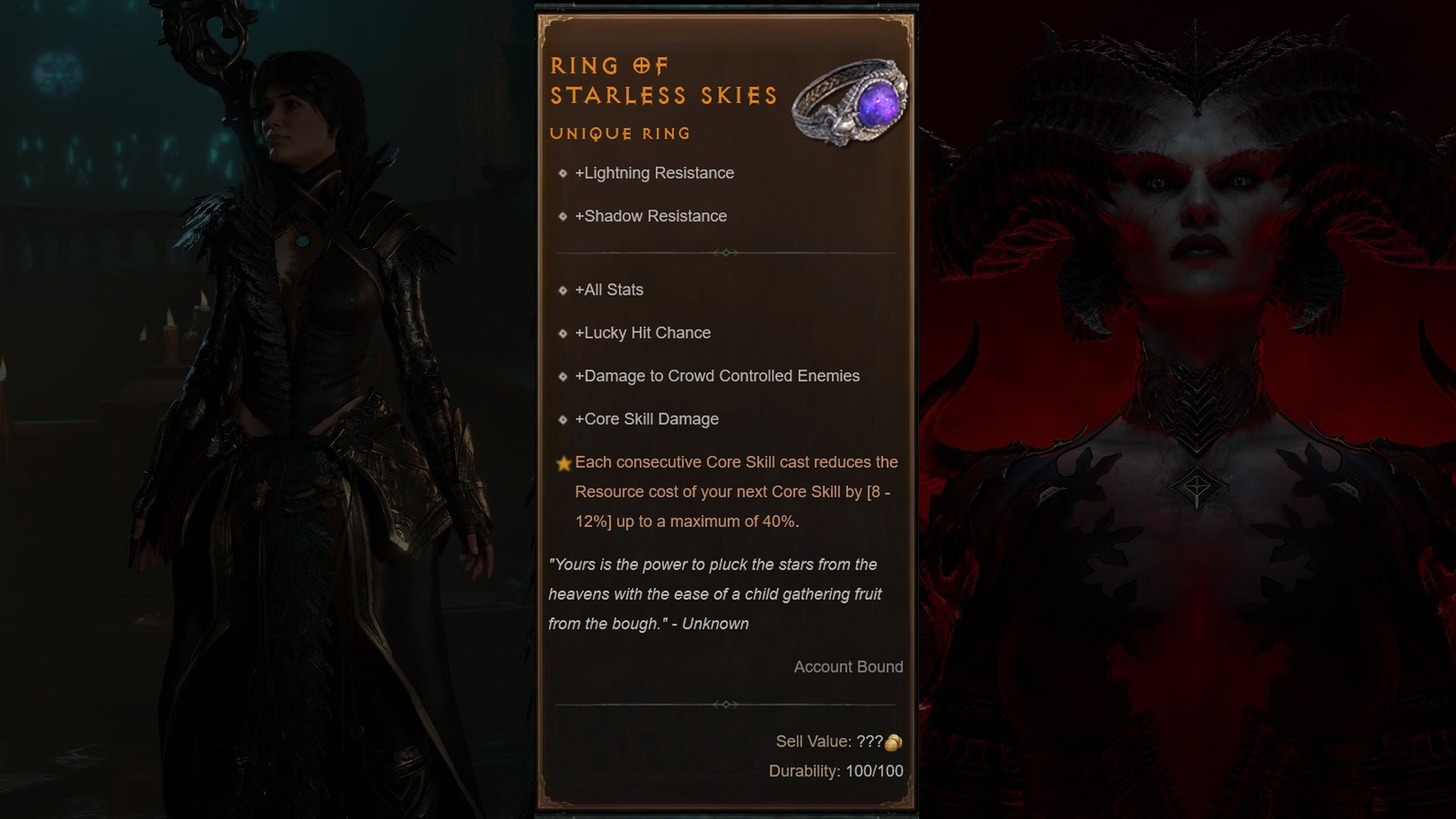The height and width of the screenshot is (819, 1456).
Task: Select the gold coin icon beside Sell Value
Action: pos(893,741)
